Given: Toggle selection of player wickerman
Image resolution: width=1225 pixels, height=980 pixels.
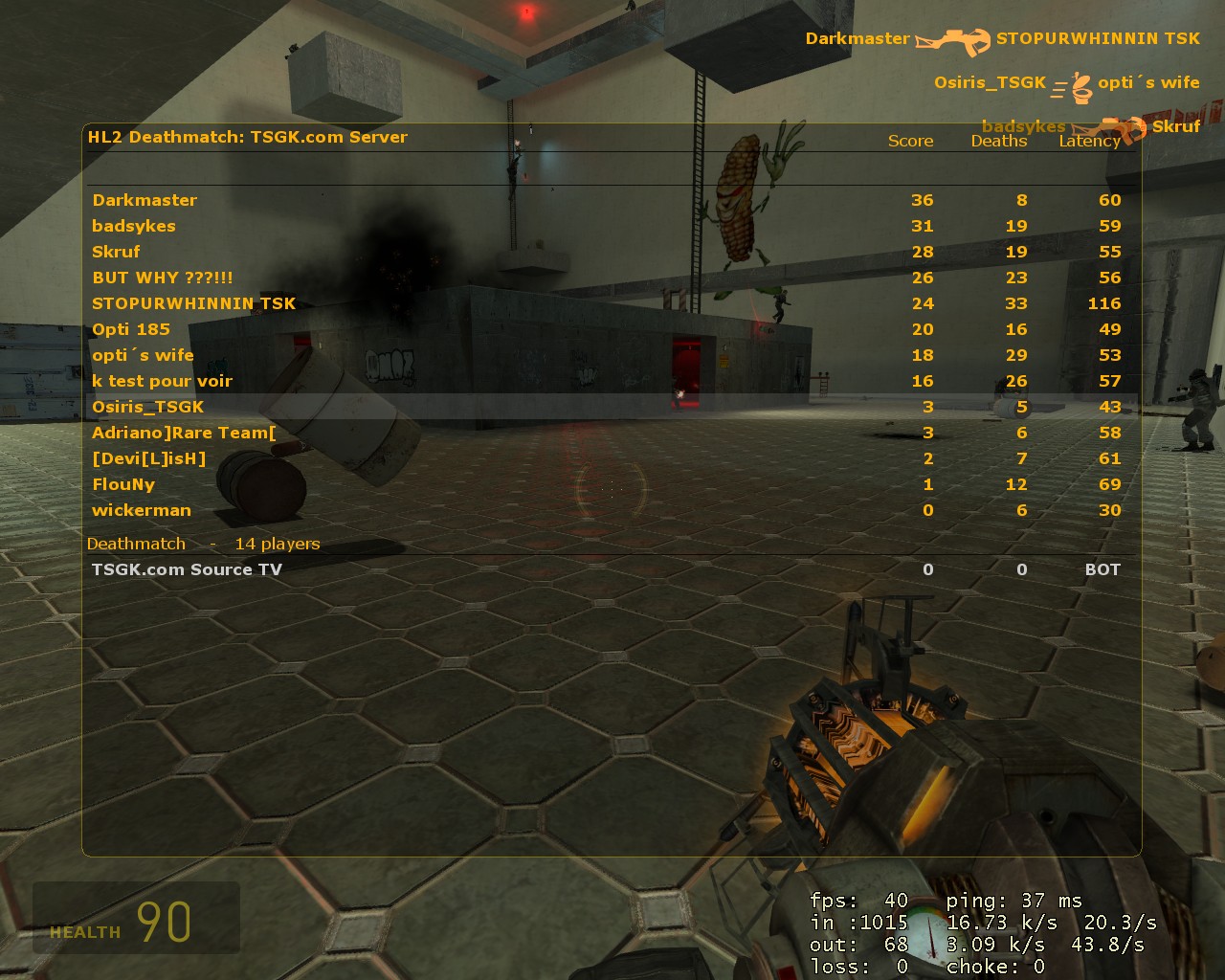Looking at the screenshot, I should pyautogui.click(x=142, y=510).
